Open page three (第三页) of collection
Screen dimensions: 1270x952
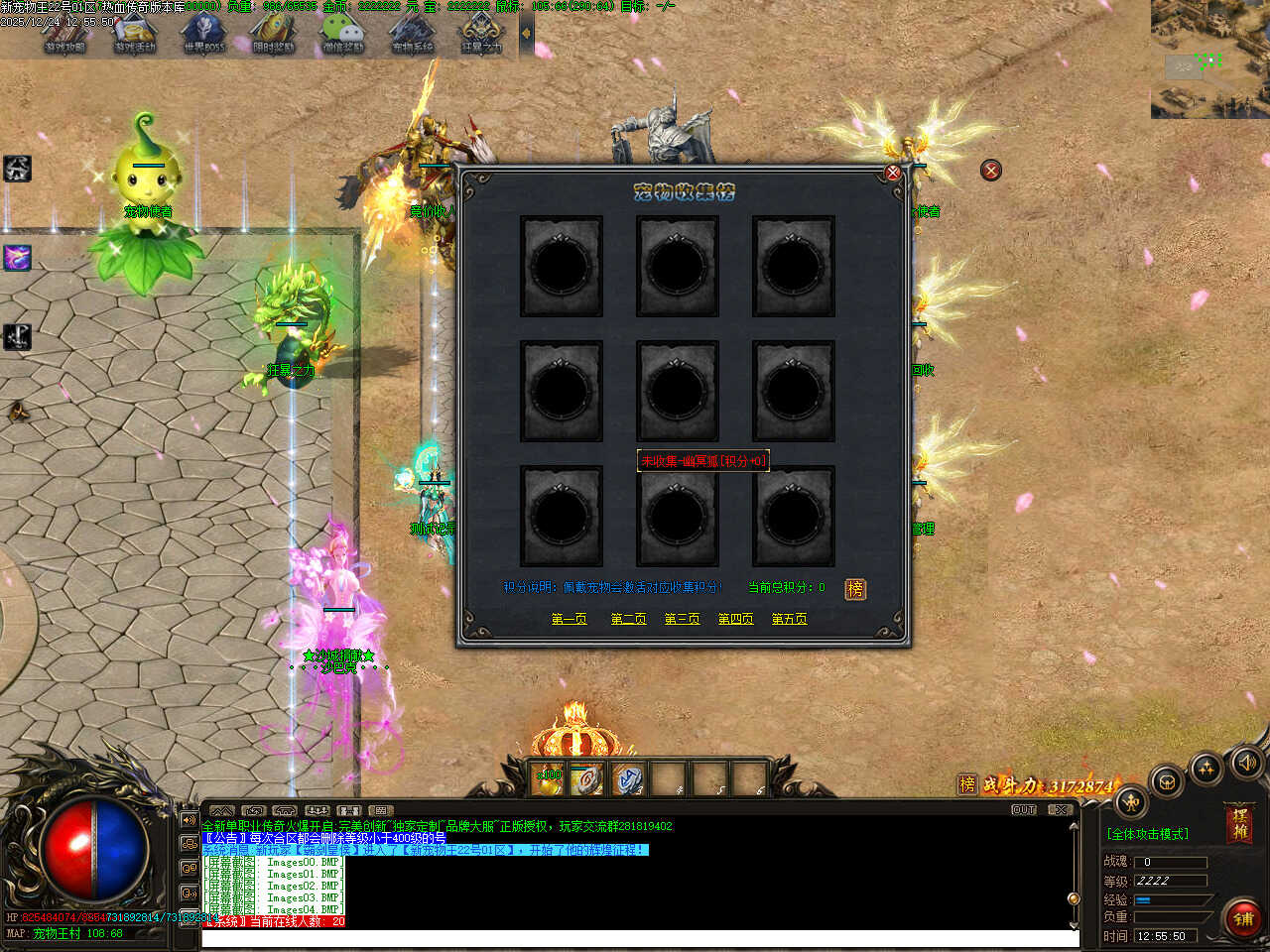[682, 619]
